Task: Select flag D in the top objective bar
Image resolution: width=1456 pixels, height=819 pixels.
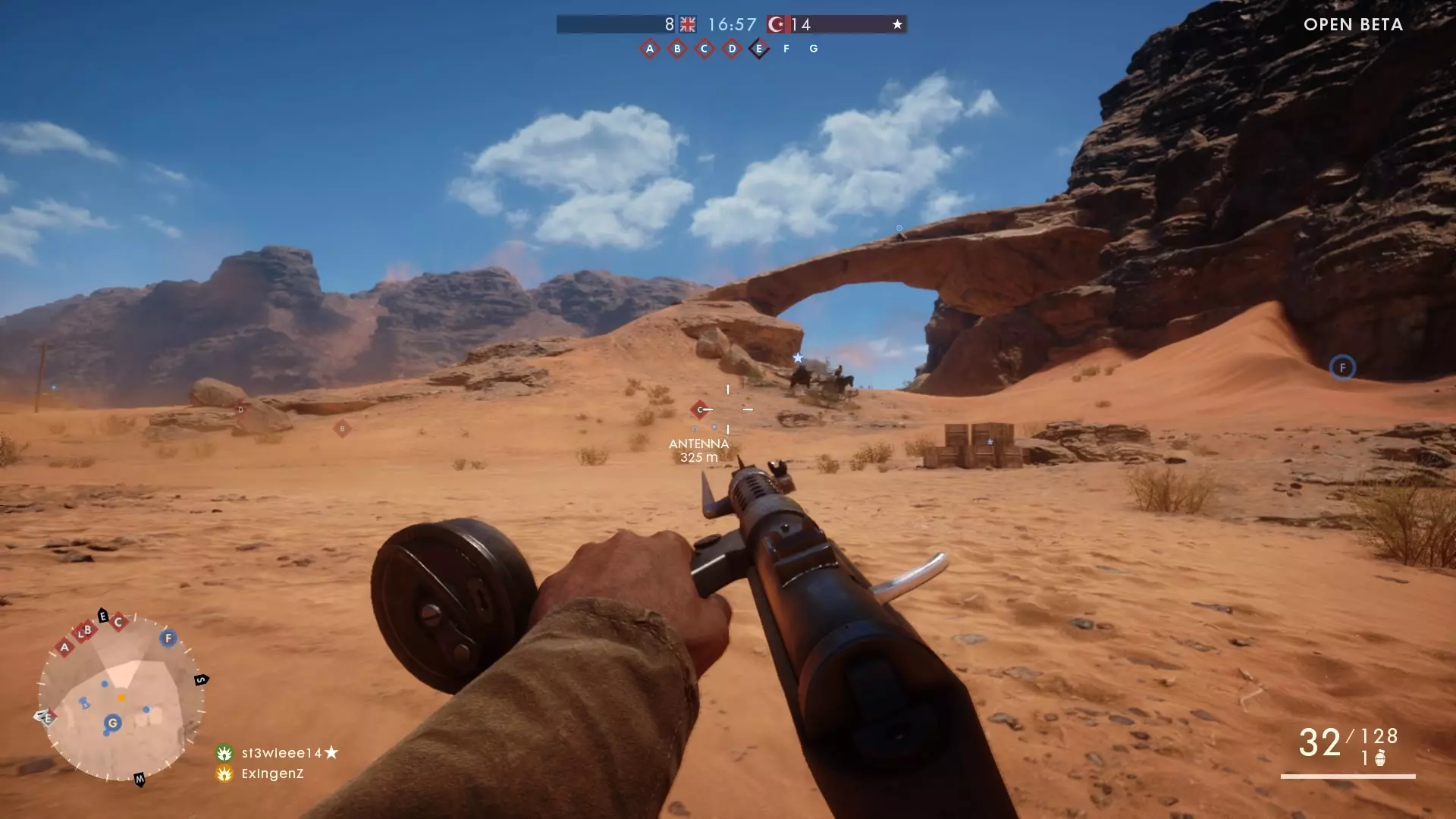Action: [x=732, y=49]
